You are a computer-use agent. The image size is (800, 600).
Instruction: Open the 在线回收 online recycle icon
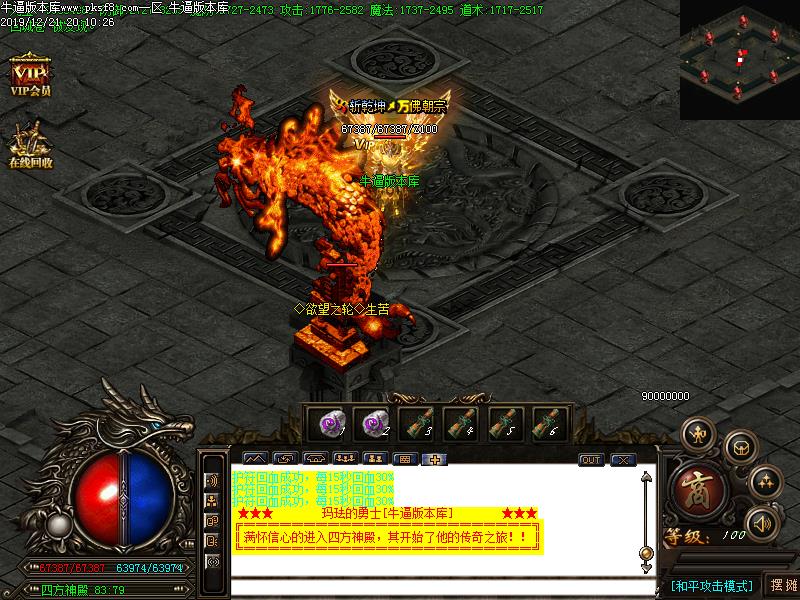[x=30, y=143]
